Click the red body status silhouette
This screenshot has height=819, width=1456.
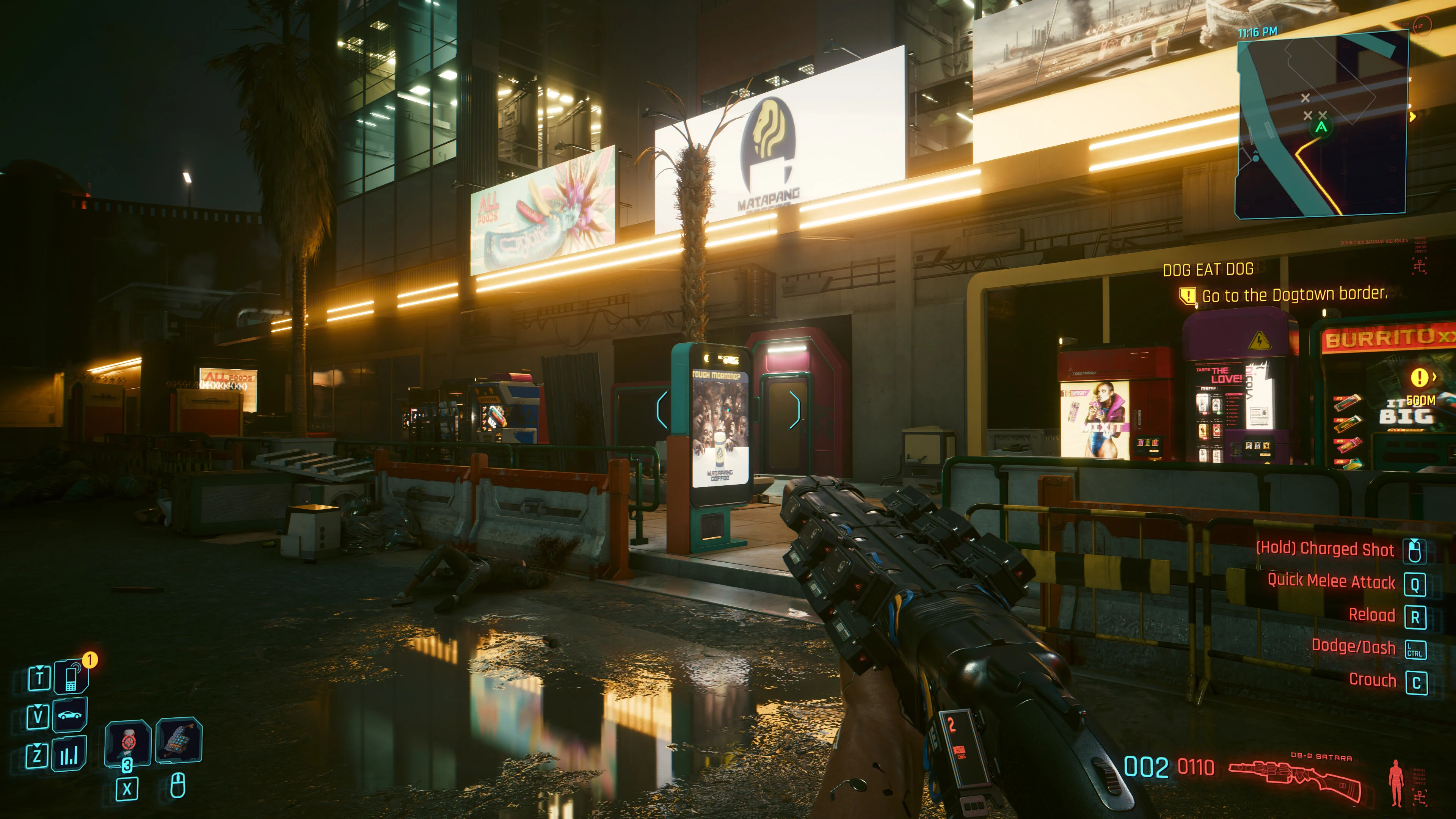click(1396, 783)
